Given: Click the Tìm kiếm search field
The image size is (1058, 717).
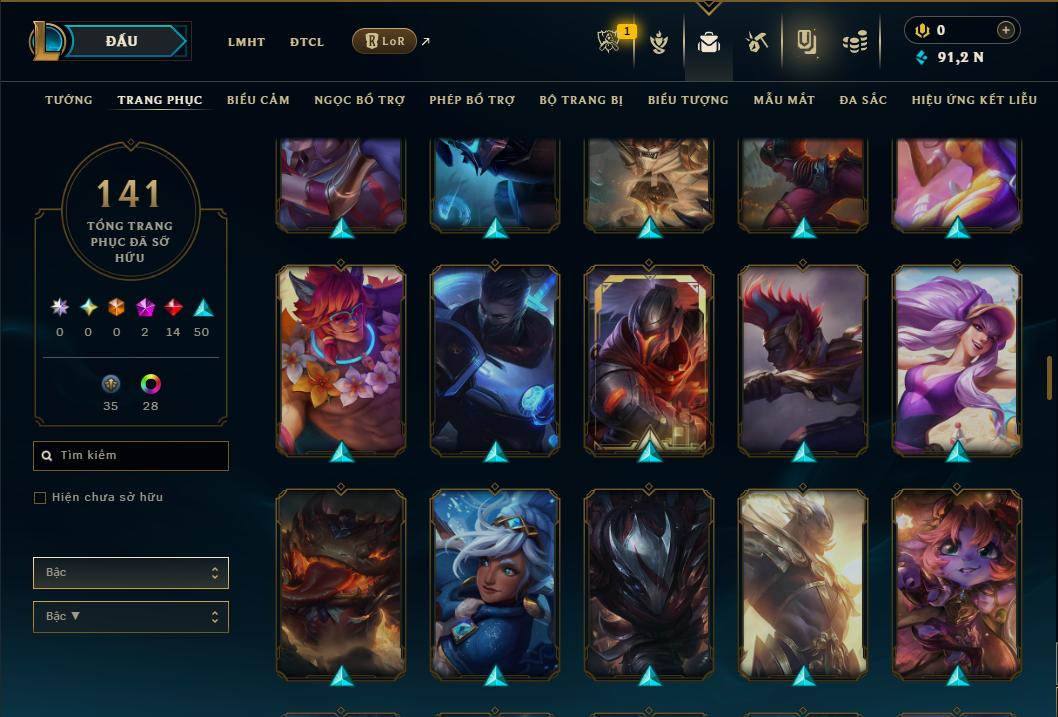Looking at the screenshot, I should click(x=131, y=456).
